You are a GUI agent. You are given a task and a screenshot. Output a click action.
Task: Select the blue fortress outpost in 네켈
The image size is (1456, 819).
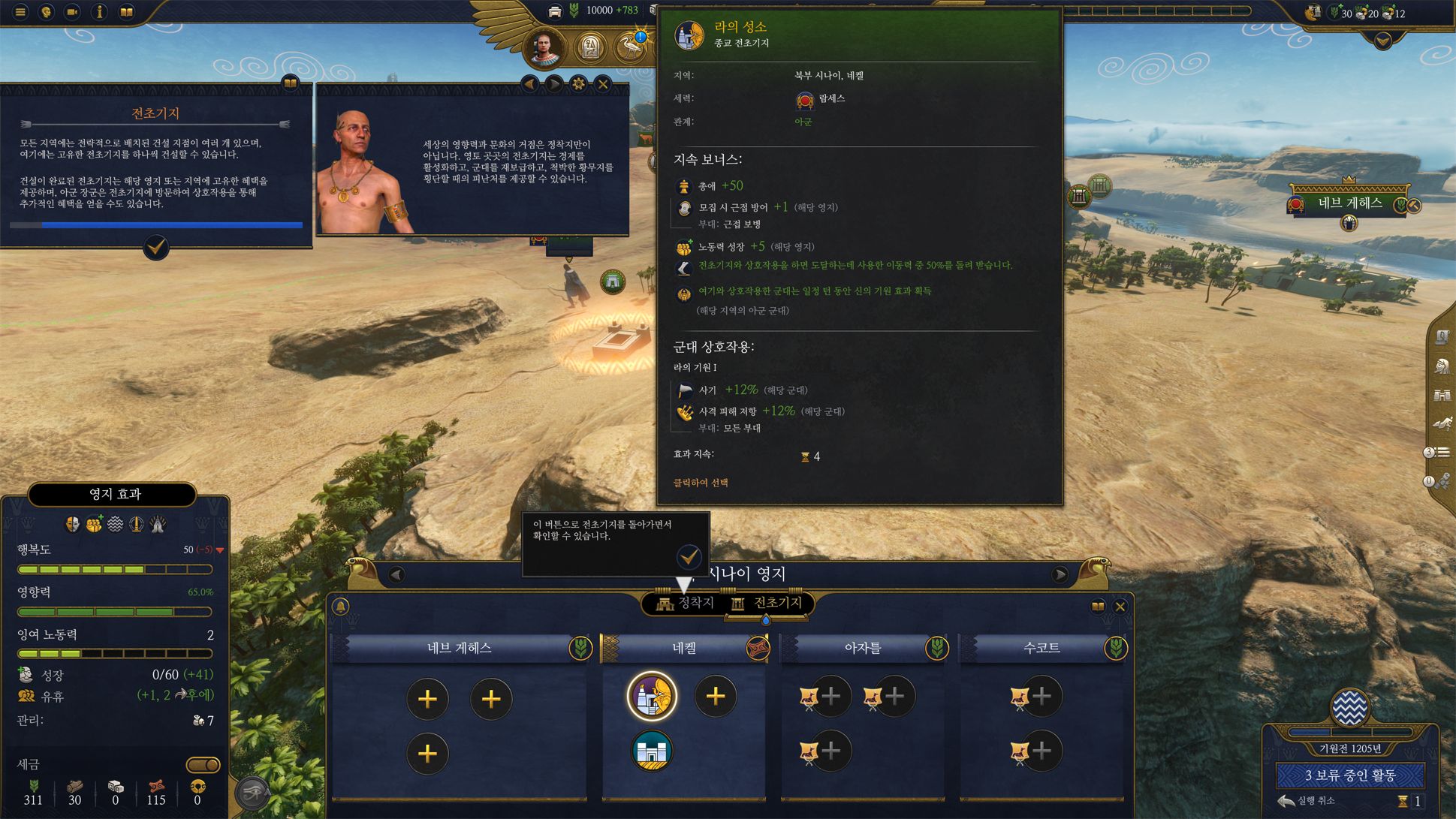coord(652,751)
